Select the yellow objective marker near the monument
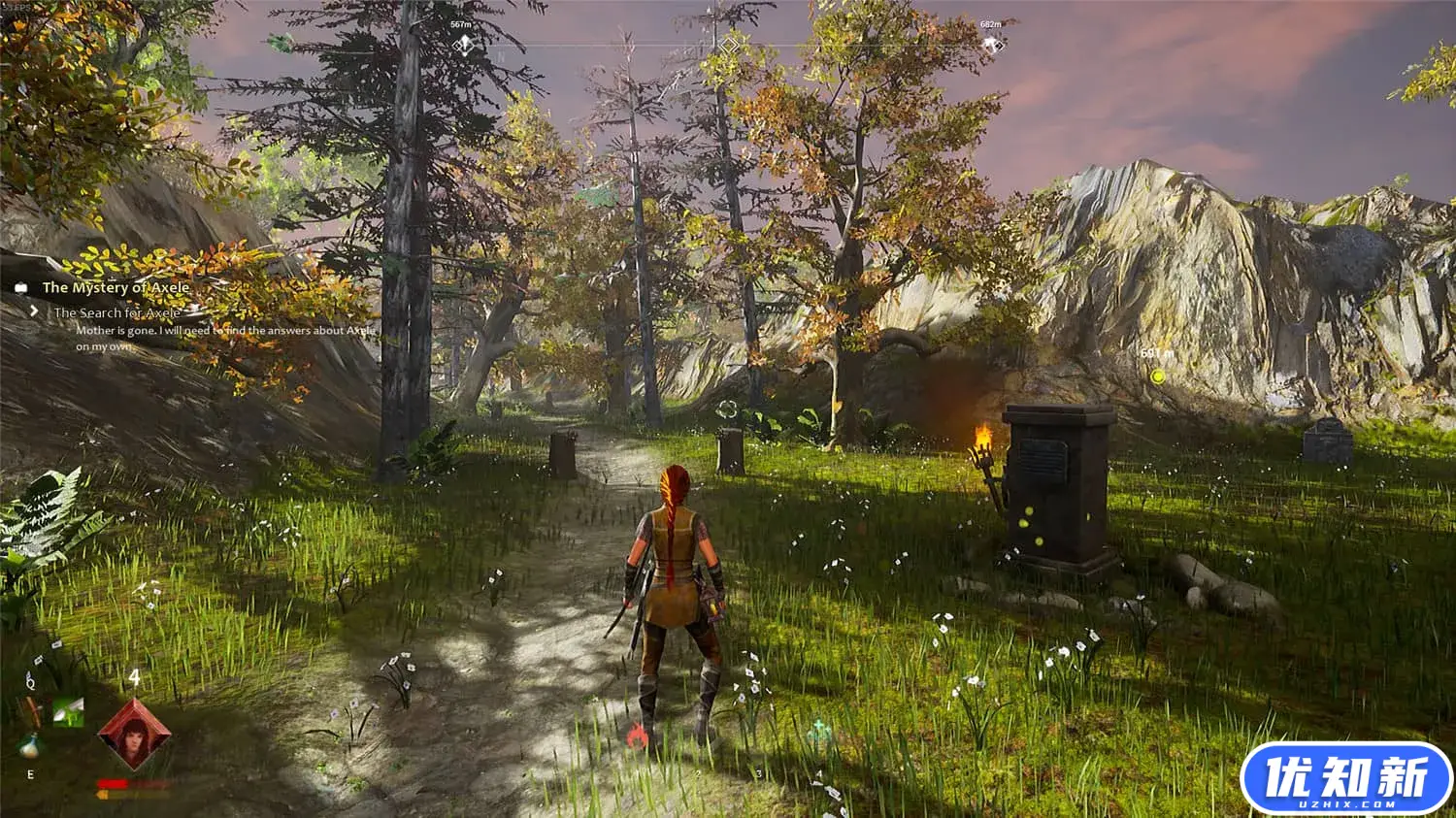 1156,376
